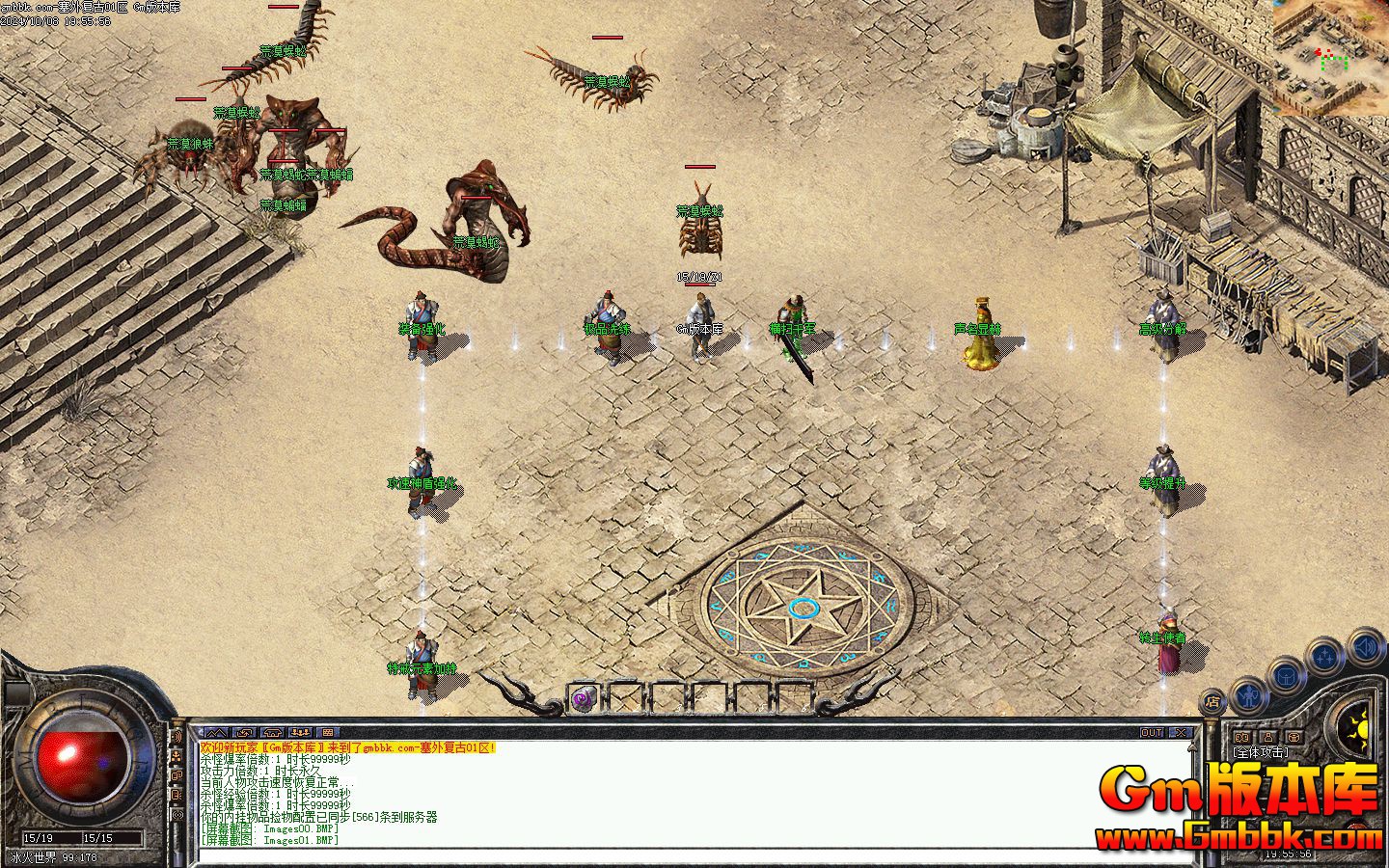Image resolution: width=1389 pixels, height=868 pixels.
Task: Open the skills button with sparkle stars
Action: (1325, 656)
